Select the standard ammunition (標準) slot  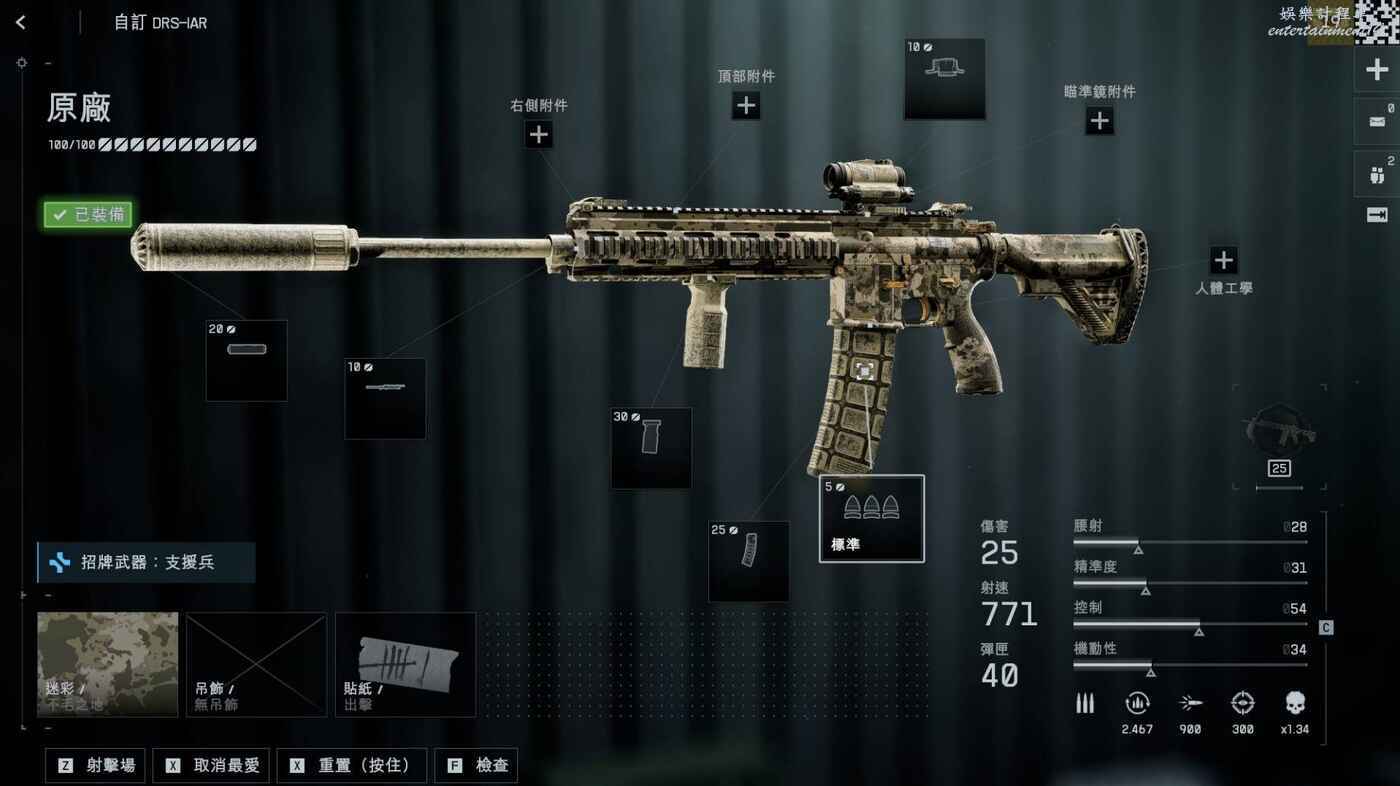pyautogui.click(x=871, y=518)
